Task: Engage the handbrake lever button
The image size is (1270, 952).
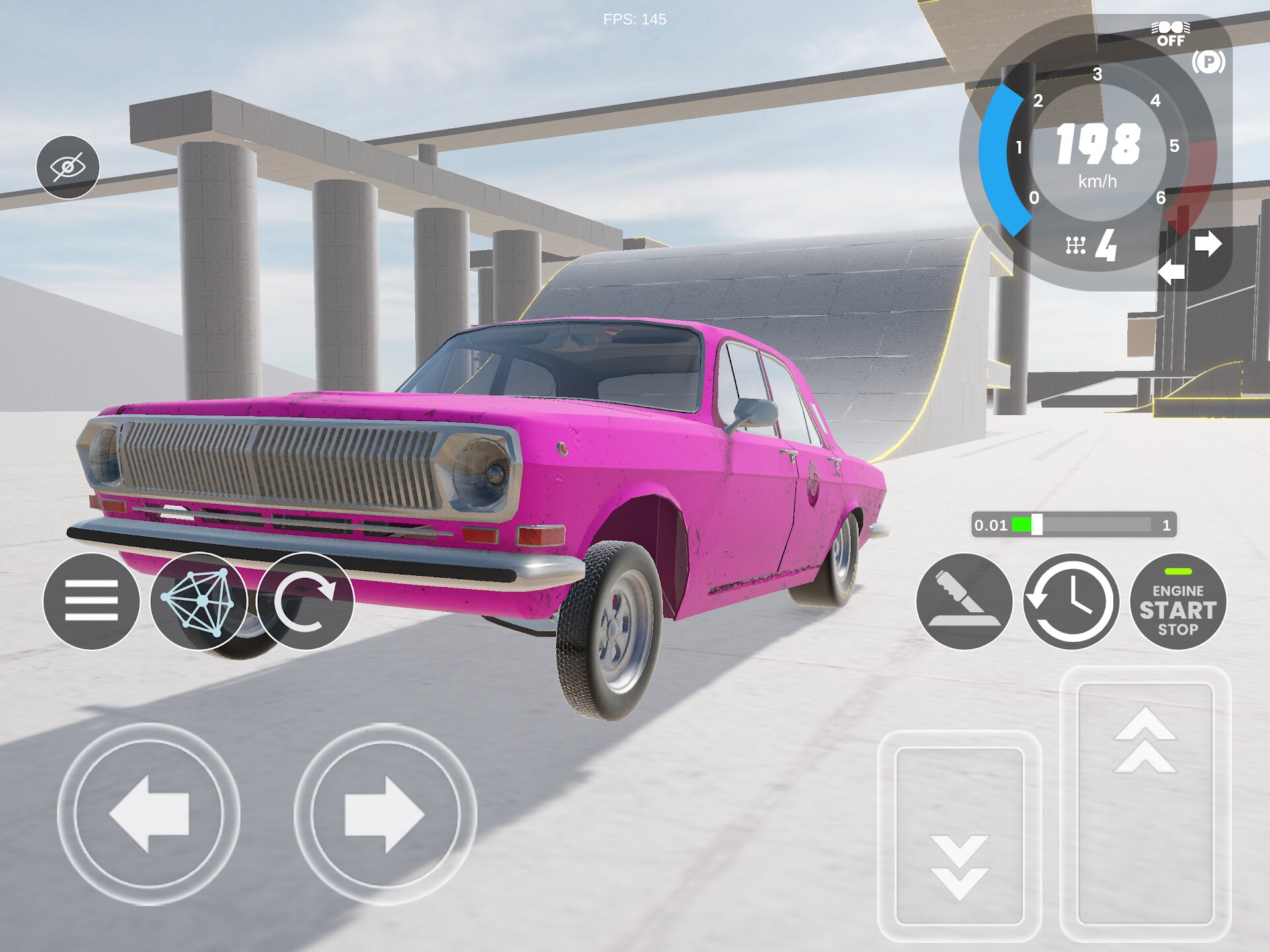Action: (x=964, y=602)
